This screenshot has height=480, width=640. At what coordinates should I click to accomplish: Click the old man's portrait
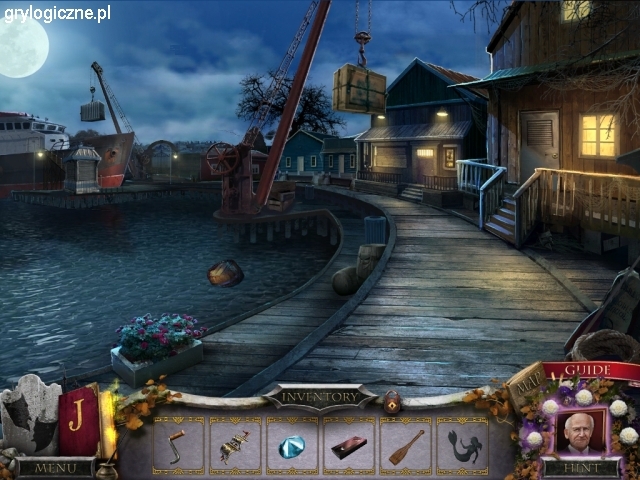[580, 430]
